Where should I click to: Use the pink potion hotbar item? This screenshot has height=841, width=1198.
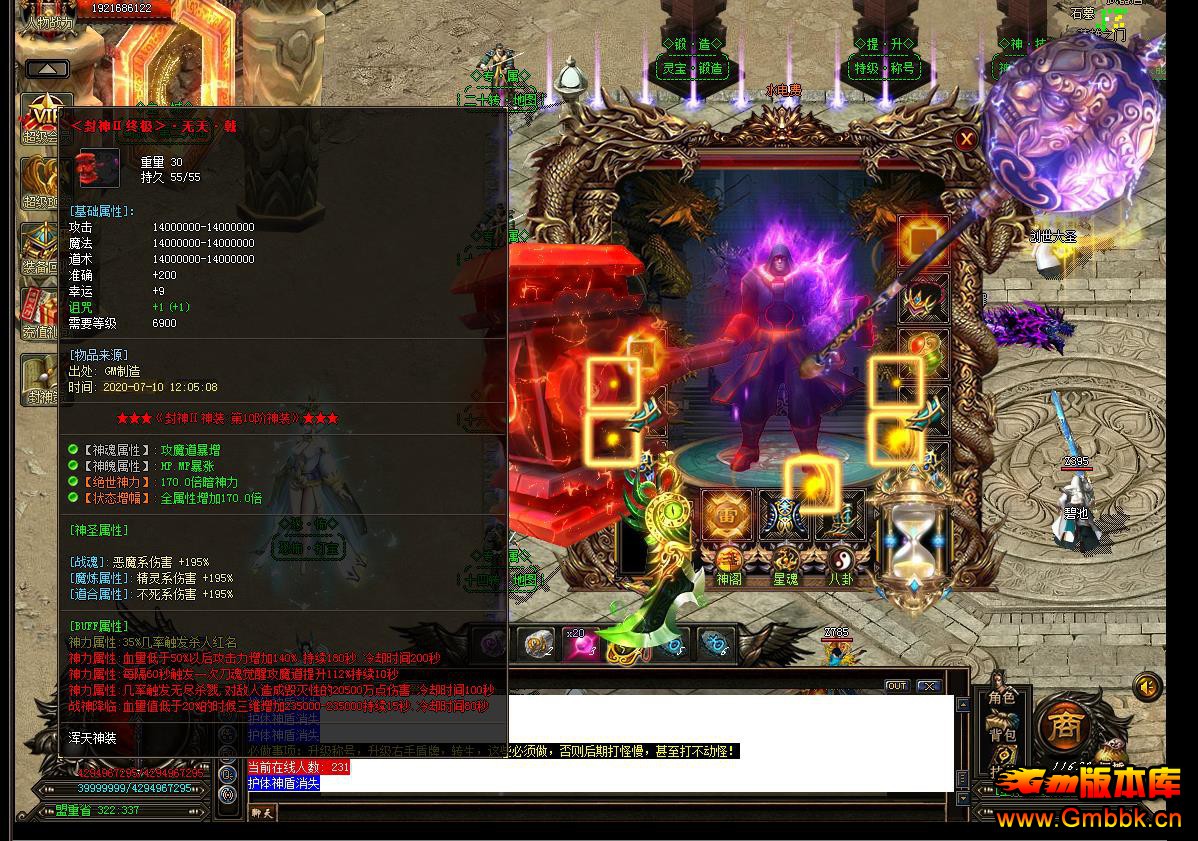tap(579, 645)
